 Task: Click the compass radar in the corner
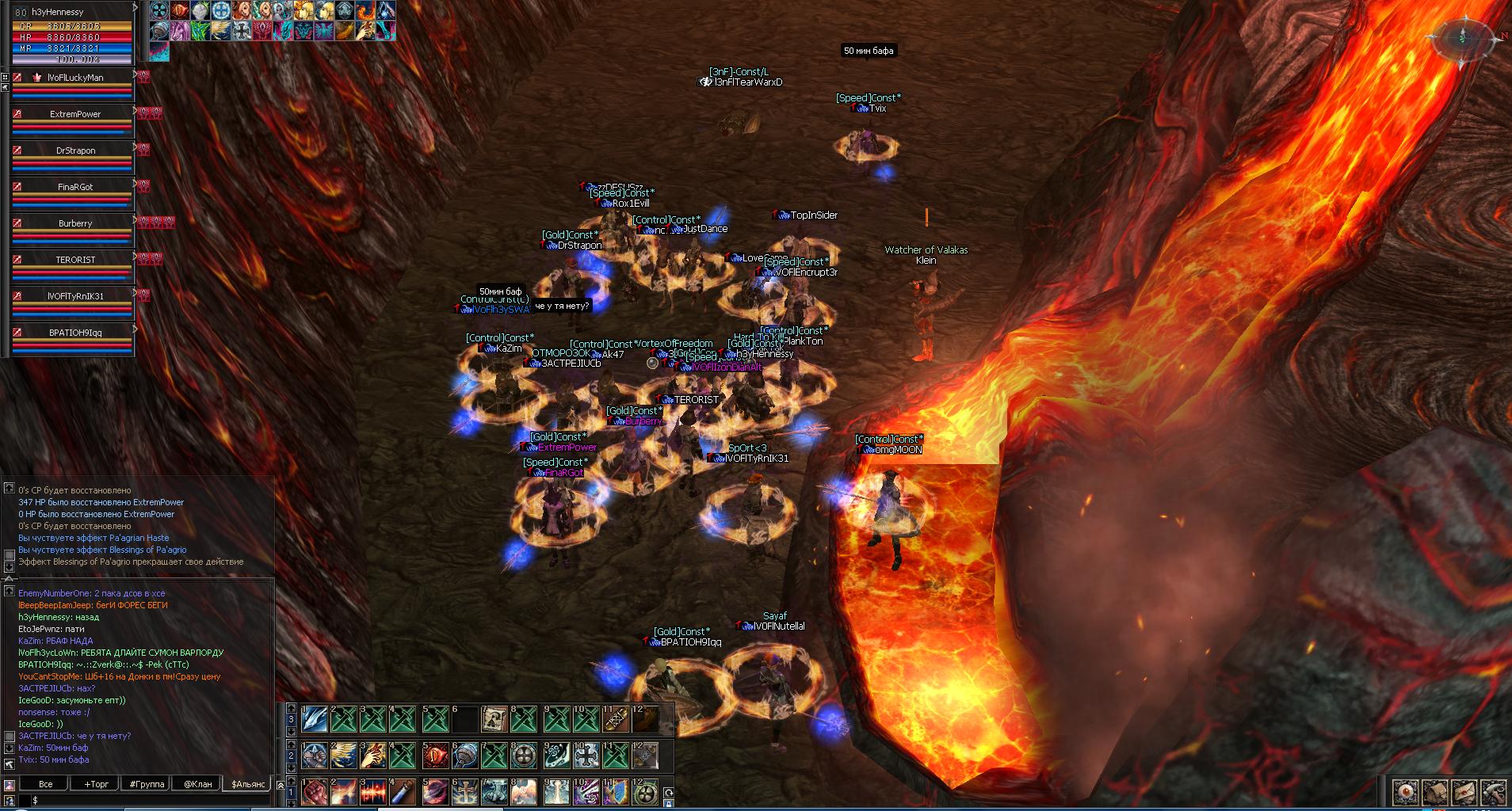click(1464, 38)
